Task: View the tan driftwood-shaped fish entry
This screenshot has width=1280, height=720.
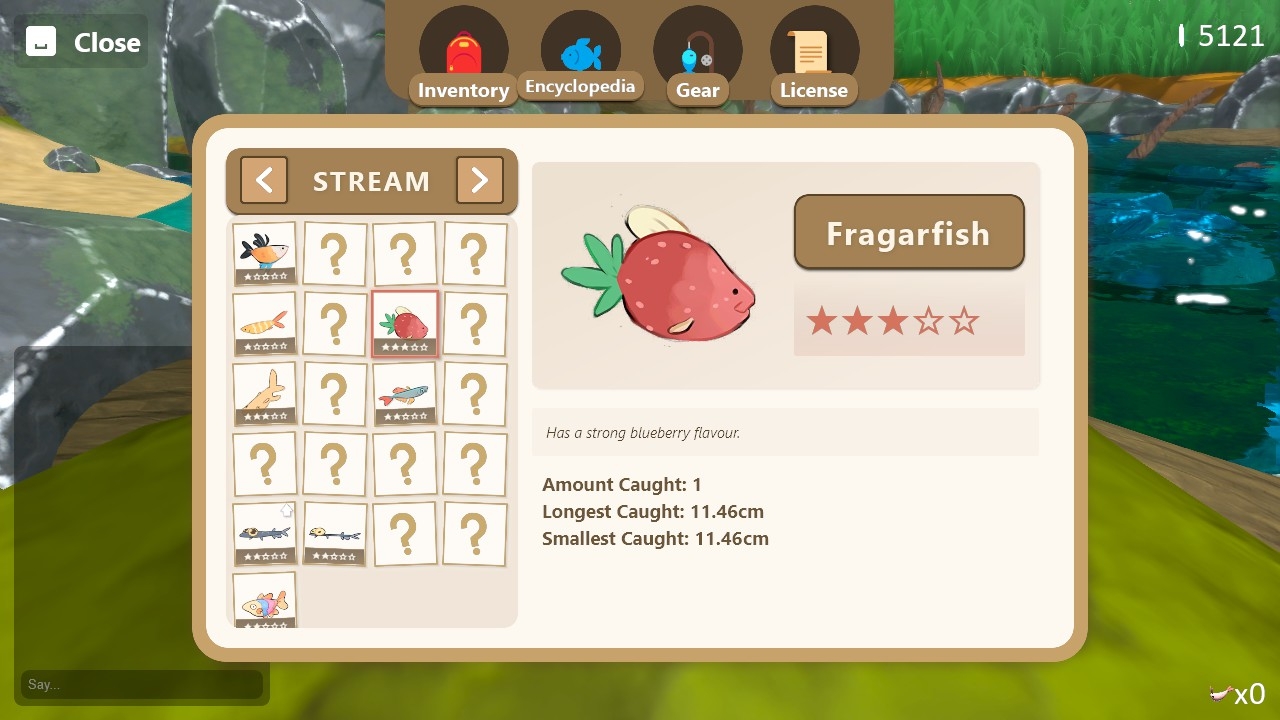Action: point(265,393)
